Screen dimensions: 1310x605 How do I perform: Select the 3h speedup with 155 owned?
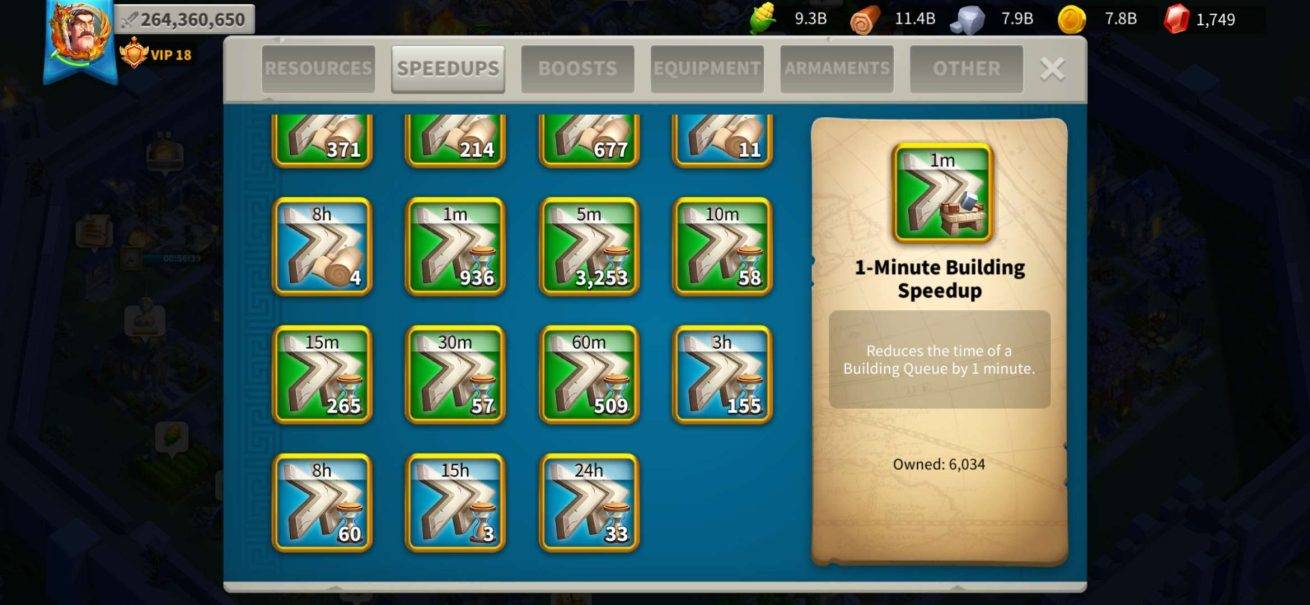pyautogui.click(x=722, y=374)
